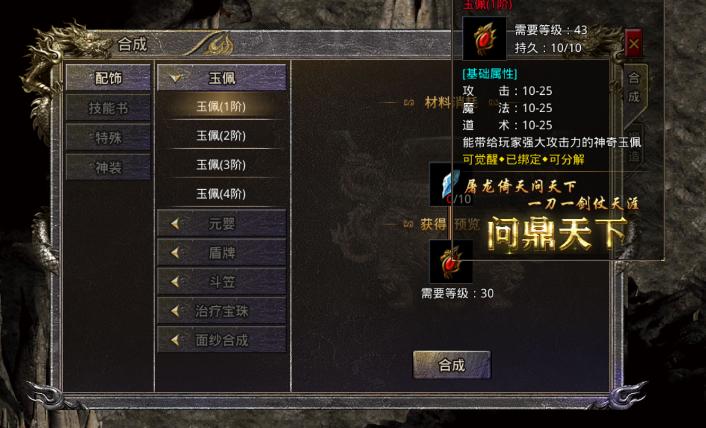Viewport: 706px width, 428px height.
Task: Open the 斗笠 category
Action: (221, 282)
